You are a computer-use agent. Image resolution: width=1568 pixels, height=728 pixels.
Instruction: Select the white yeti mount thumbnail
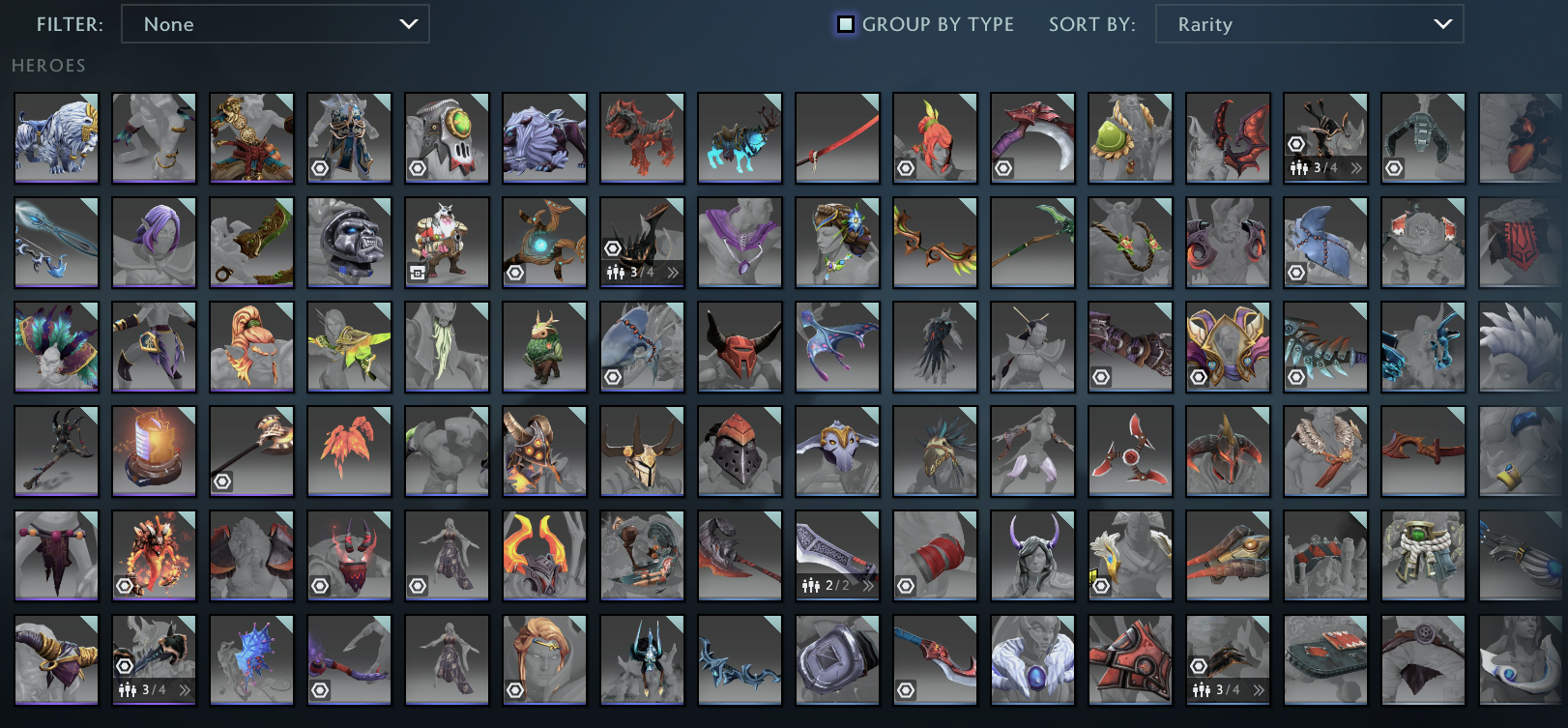[55, 137]
